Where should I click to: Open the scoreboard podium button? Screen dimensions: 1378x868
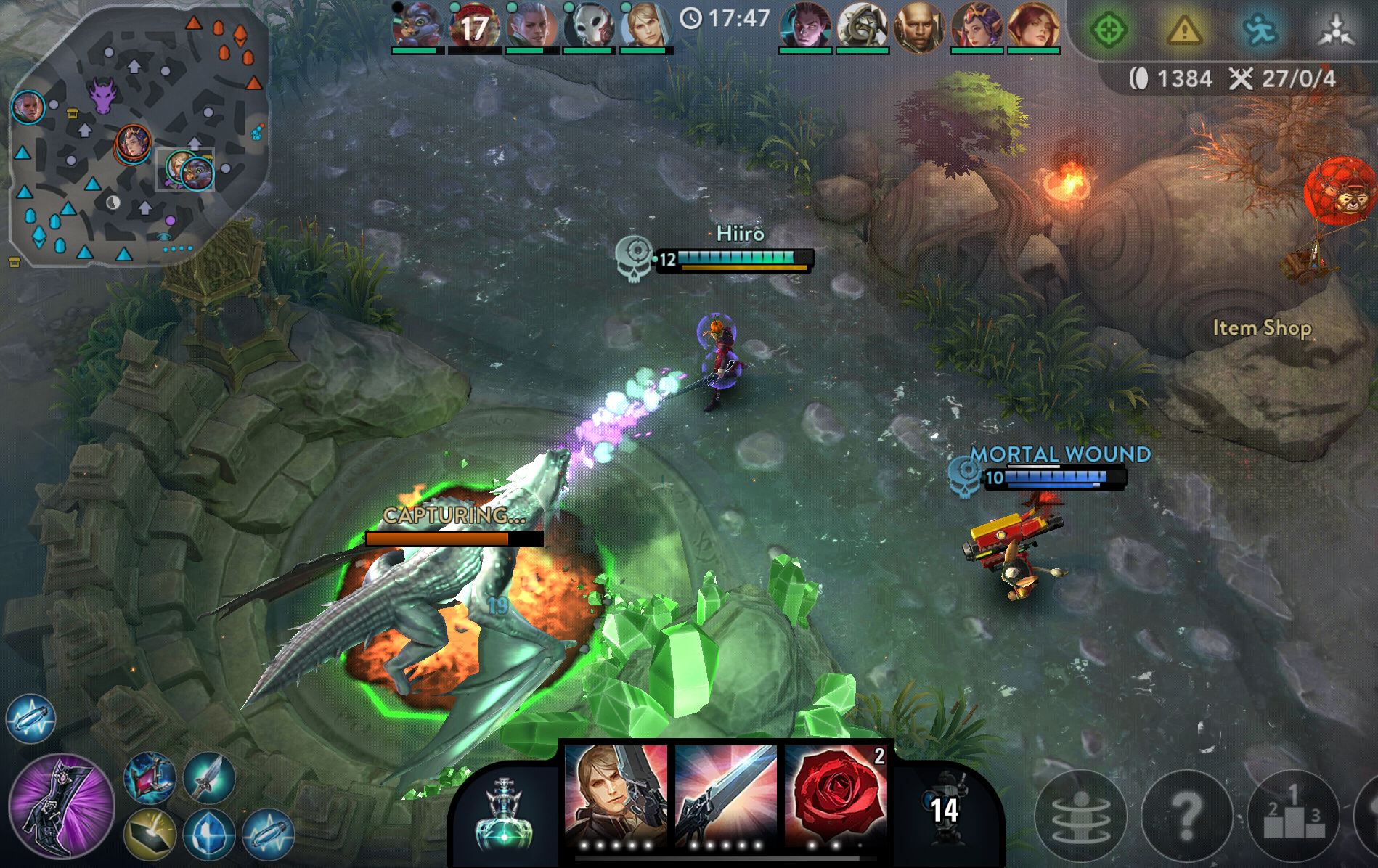1293,815
